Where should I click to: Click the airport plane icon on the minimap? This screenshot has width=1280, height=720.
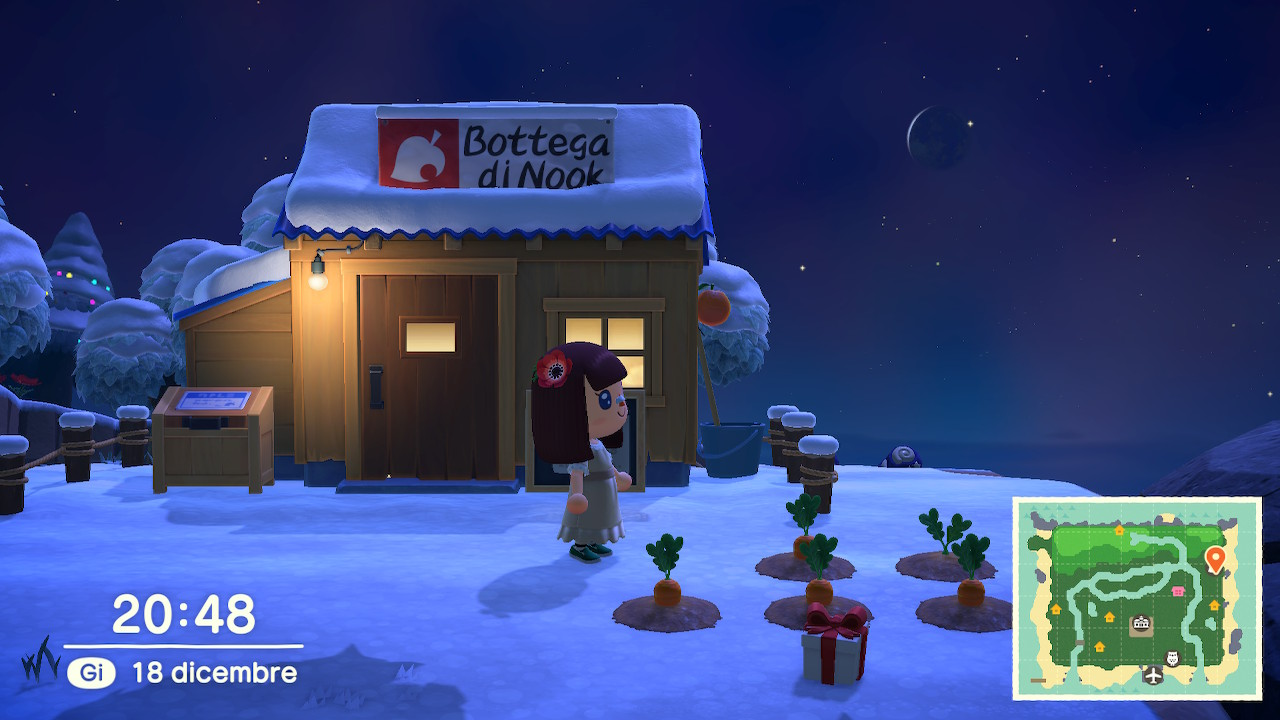coord(1153,676)
